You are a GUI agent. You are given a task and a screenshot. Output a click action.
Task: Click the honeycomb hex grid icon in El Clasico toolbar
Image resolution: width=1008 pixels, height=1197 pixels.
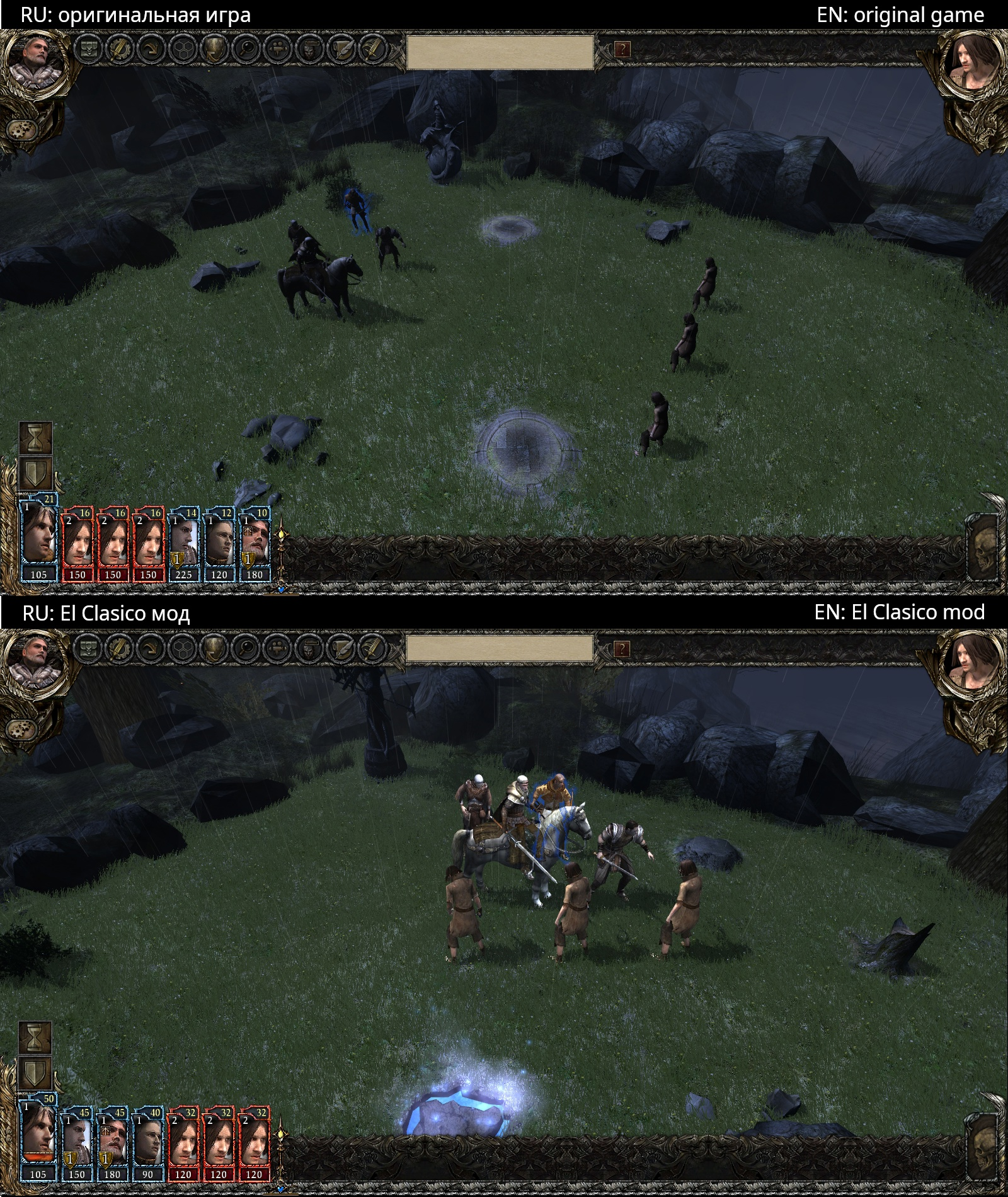point(182,647)
